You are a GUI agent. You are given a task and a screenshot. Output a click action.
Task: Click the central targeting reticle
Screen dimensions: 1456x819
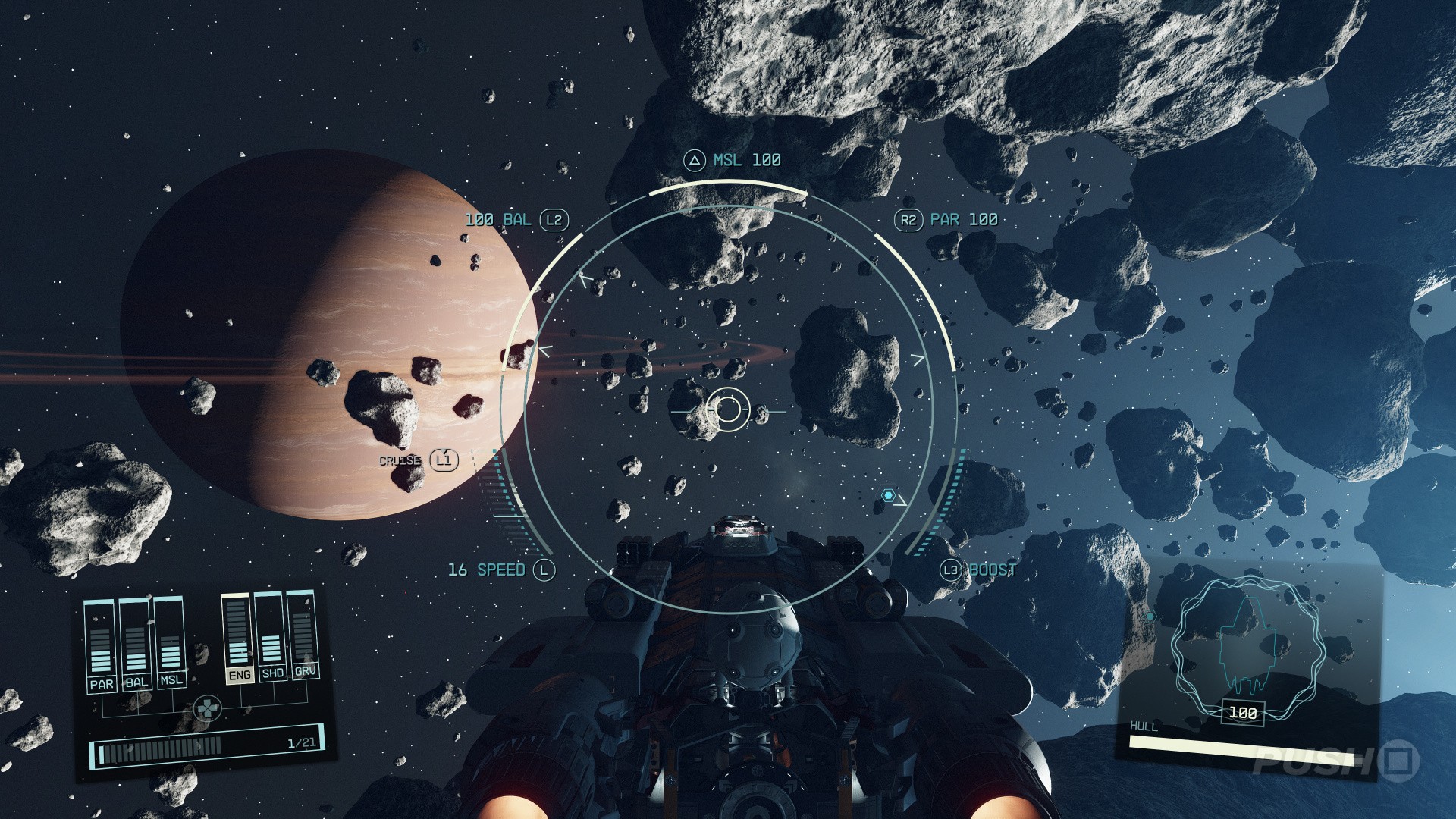pyautogui.click(x=728, y=409)
